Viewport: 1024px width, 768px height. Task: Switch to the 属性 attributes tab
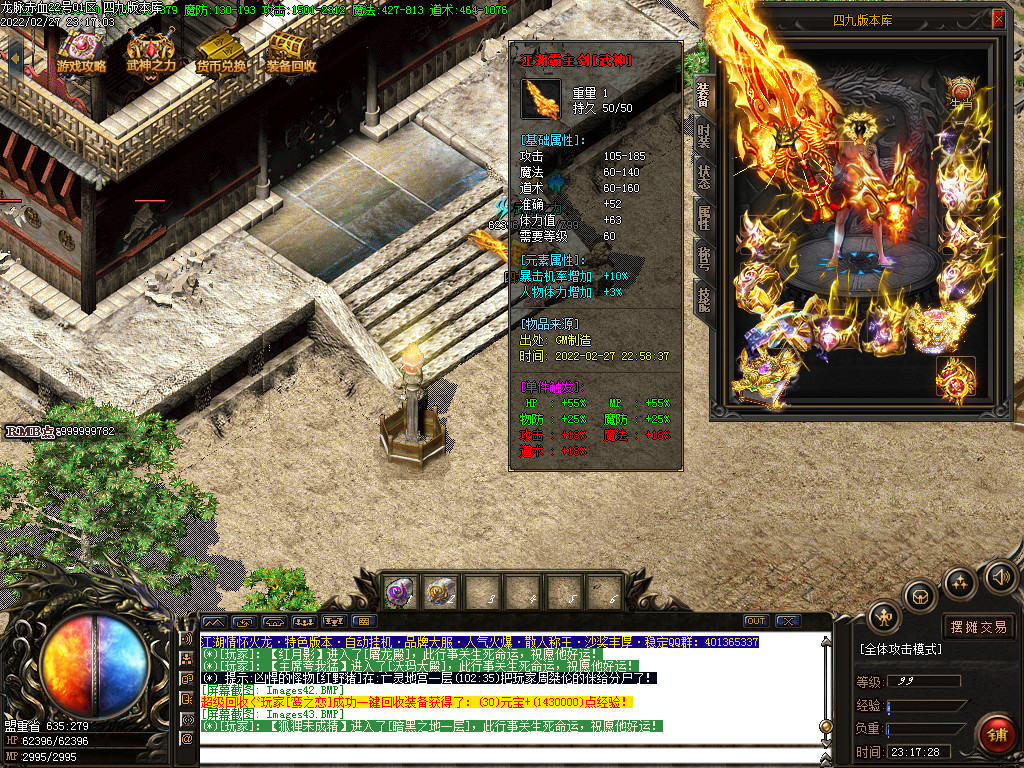click(704, 216)
